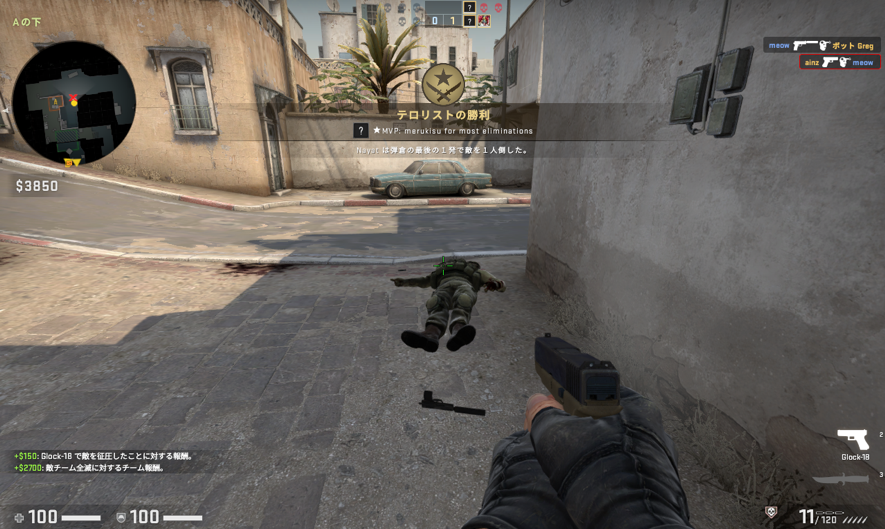The width and height of the screenshot is (885, 529).
Task: Select the Glock-18 pistol weapon slot
Action: 853,441
